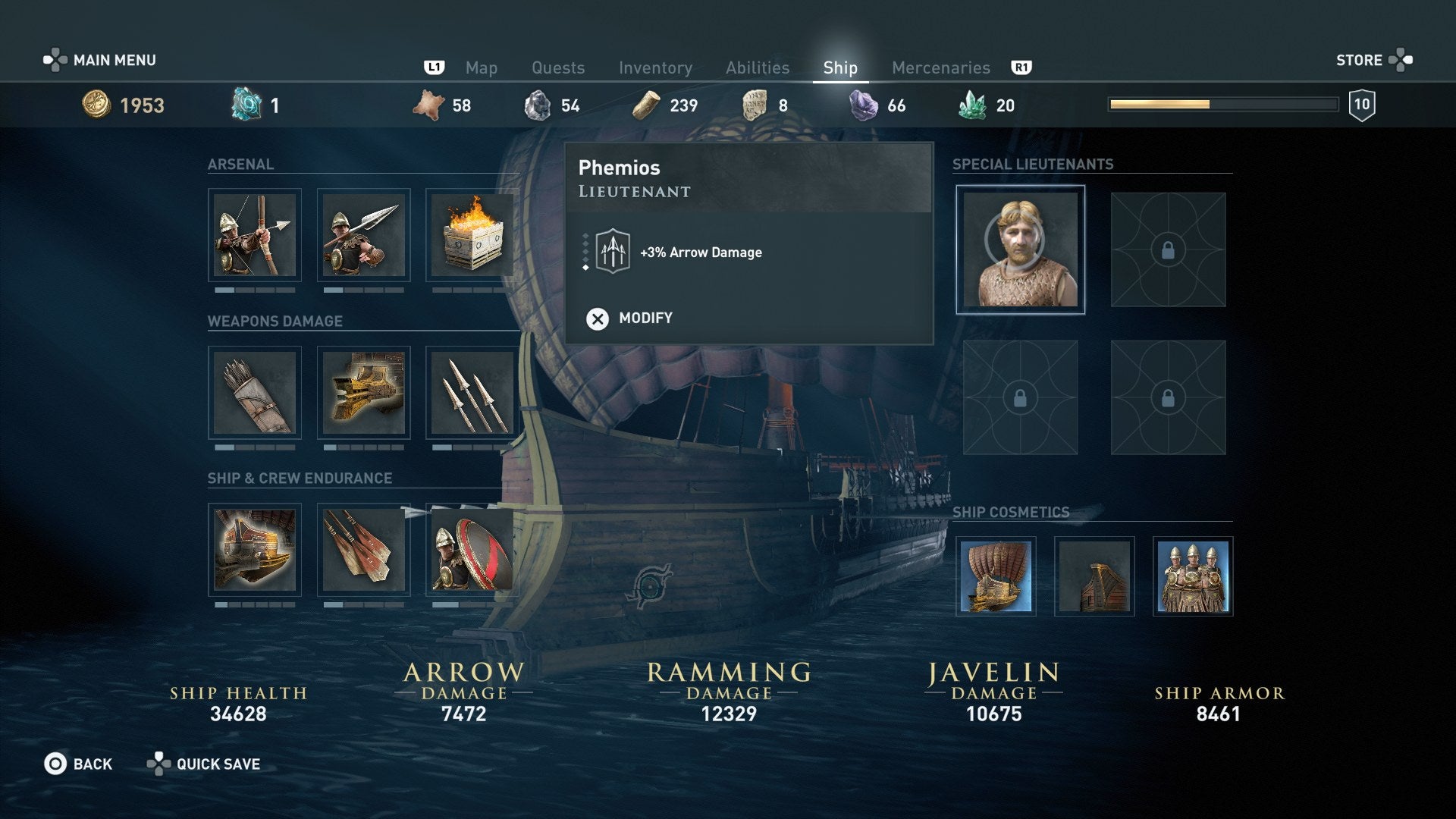This screenshot has height=819, width=1456.
Task: Switch to the Map tab
Action: (x=481, y=68)
